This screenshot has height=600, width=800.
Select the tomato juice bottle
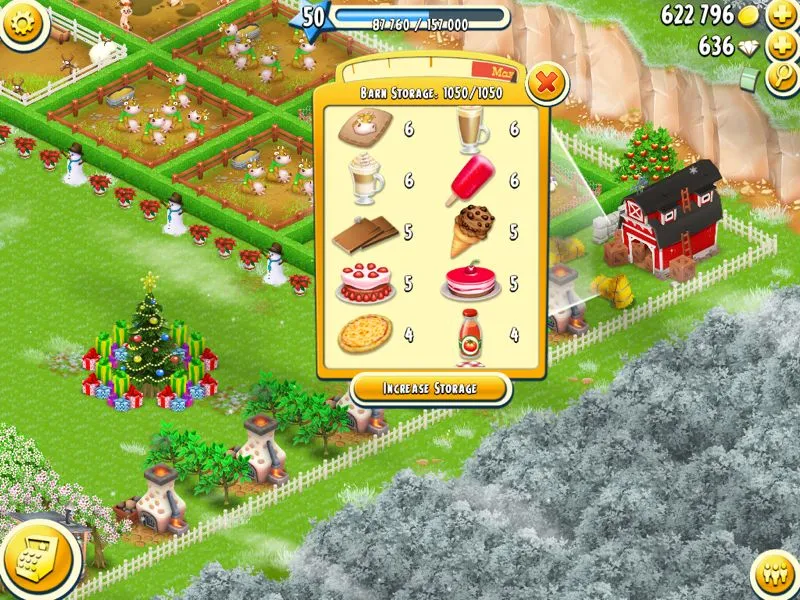point(468,332)
